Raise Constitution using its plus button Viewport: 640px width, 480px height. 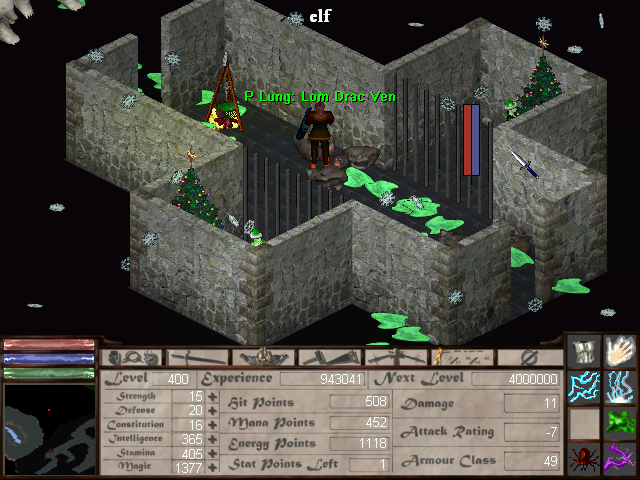(212, 425)
